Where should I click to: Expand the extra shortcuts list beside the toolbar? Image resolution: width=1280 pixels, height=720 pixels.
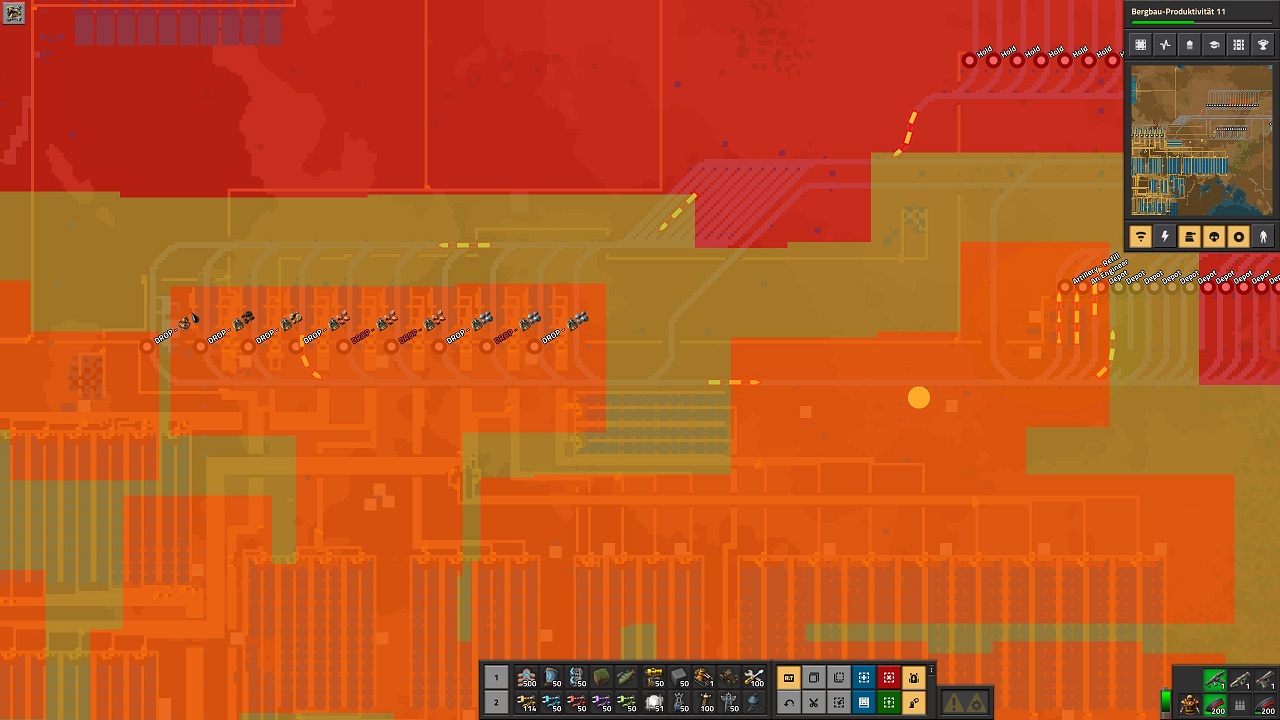pyautogui.click(x=931, y=671)
